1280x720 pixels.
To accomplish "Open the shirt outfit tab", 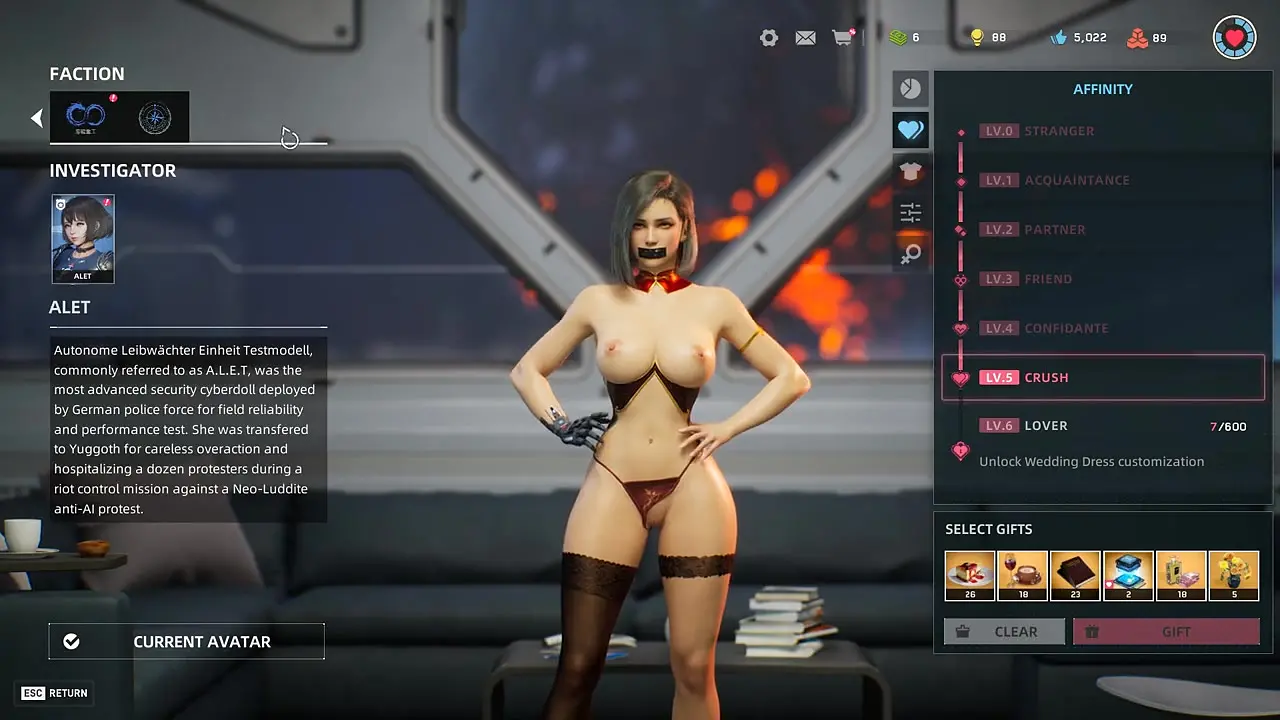I will pyautogui.click(x=910, y=171).
